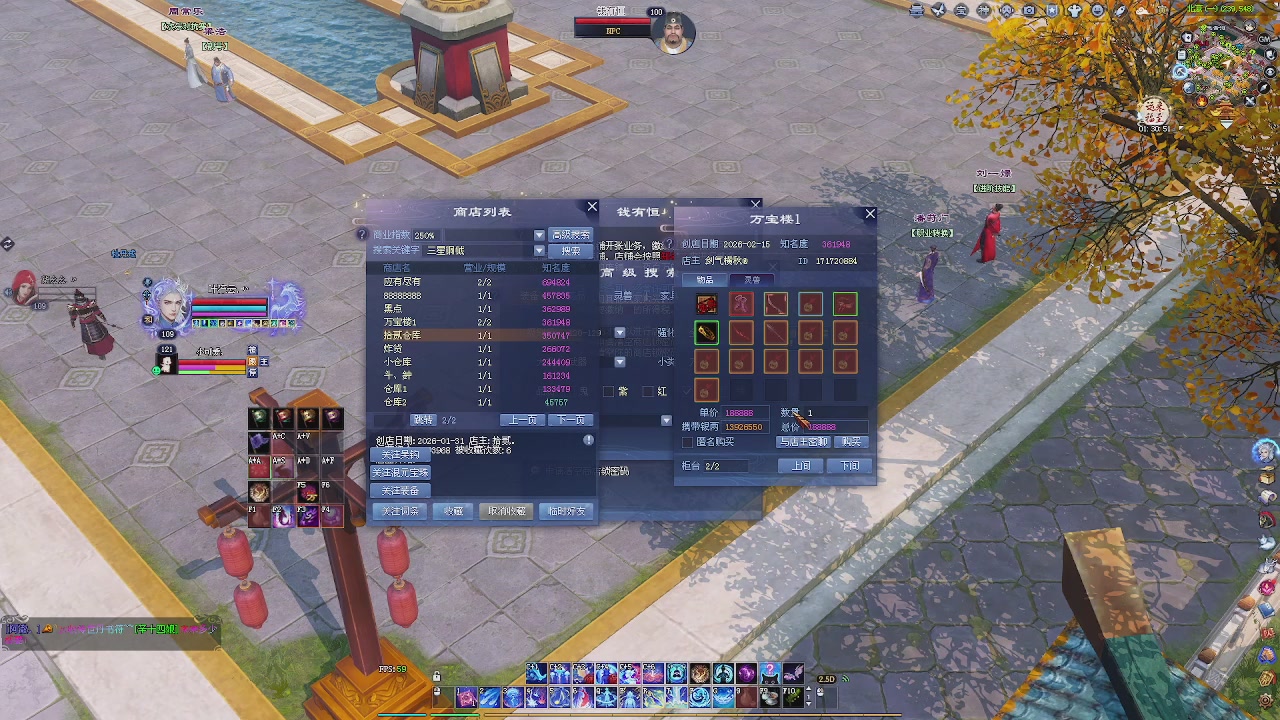Open the 搜索关键字 keyword dropdown
Image resolution: width=1280 pixels, height=720 pixels.
pos(540,249)
